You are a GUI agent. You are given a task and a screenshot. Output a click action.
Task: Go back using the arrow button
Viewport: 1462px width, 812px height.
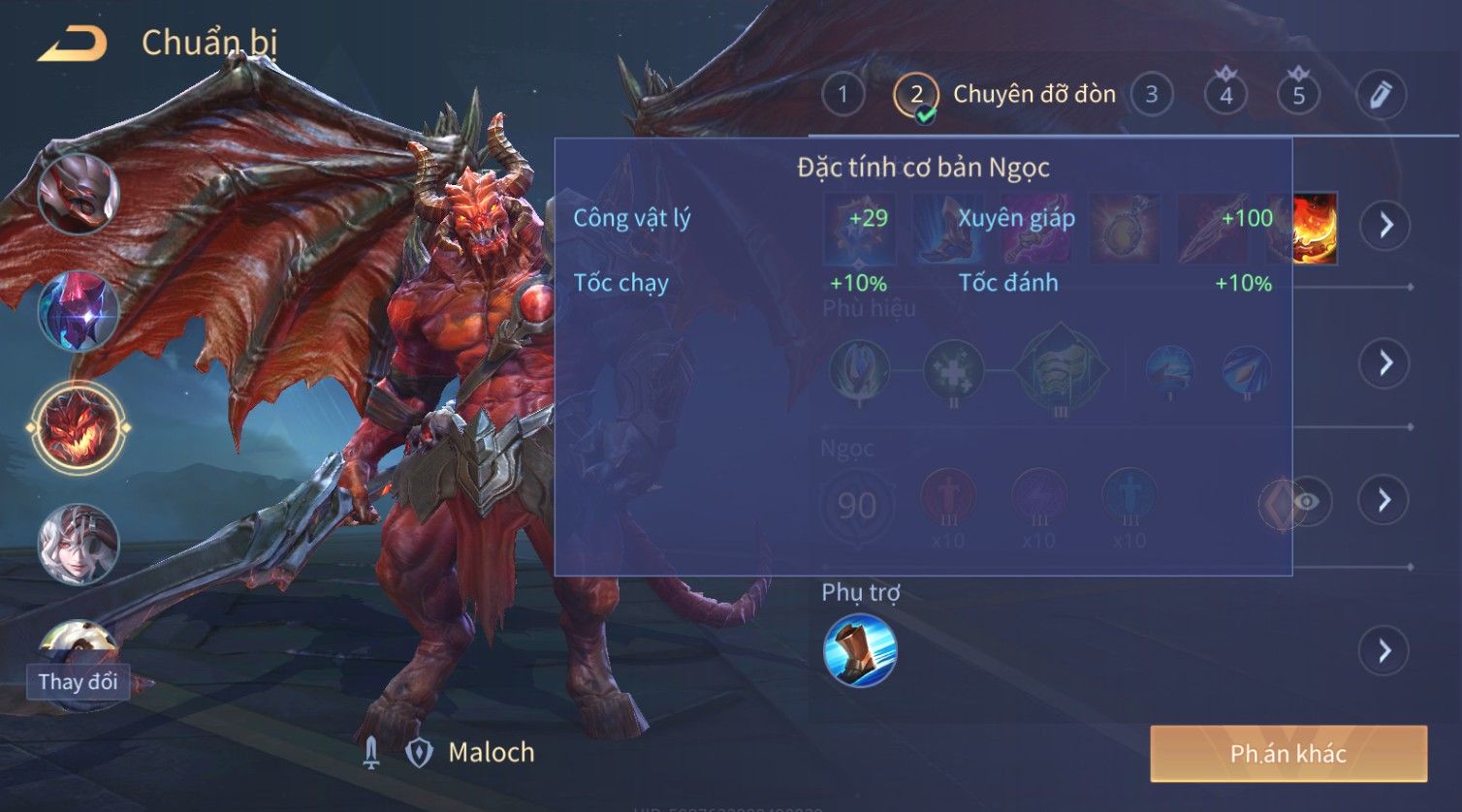pyautogui.click(x=72, y=45)
